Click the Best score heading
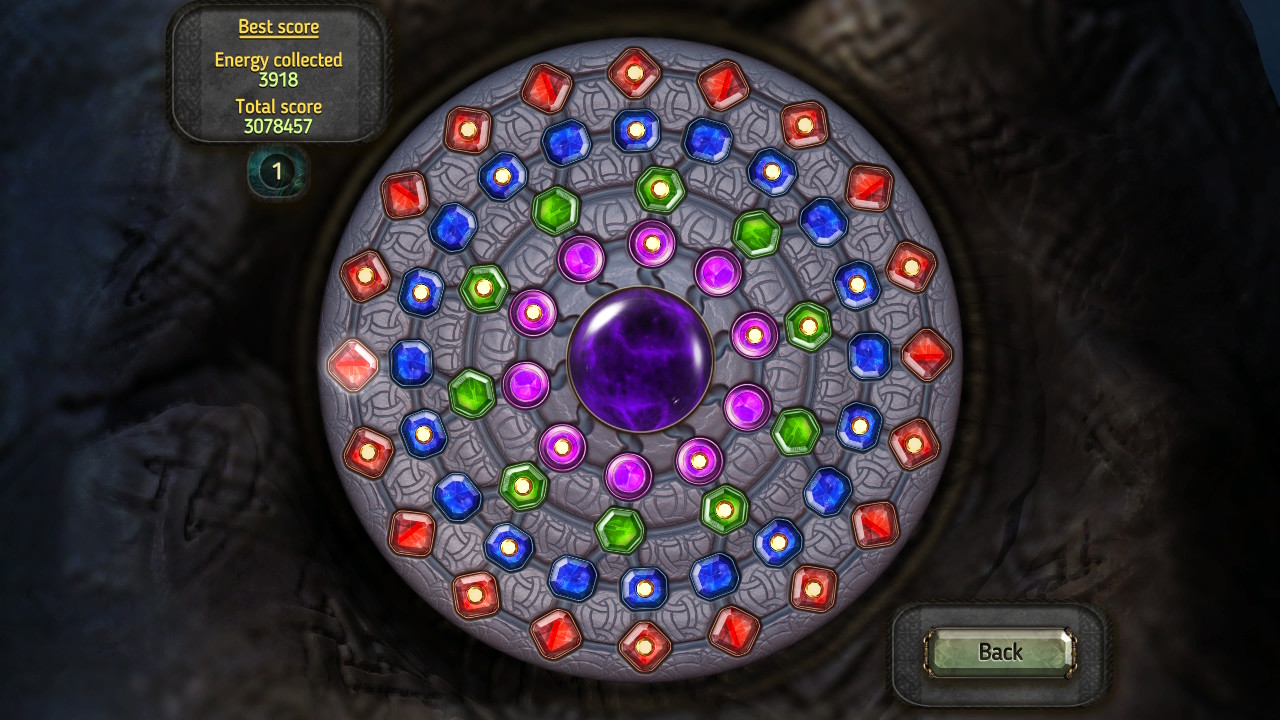This screenshot has width=1280, height=720. 278,26
